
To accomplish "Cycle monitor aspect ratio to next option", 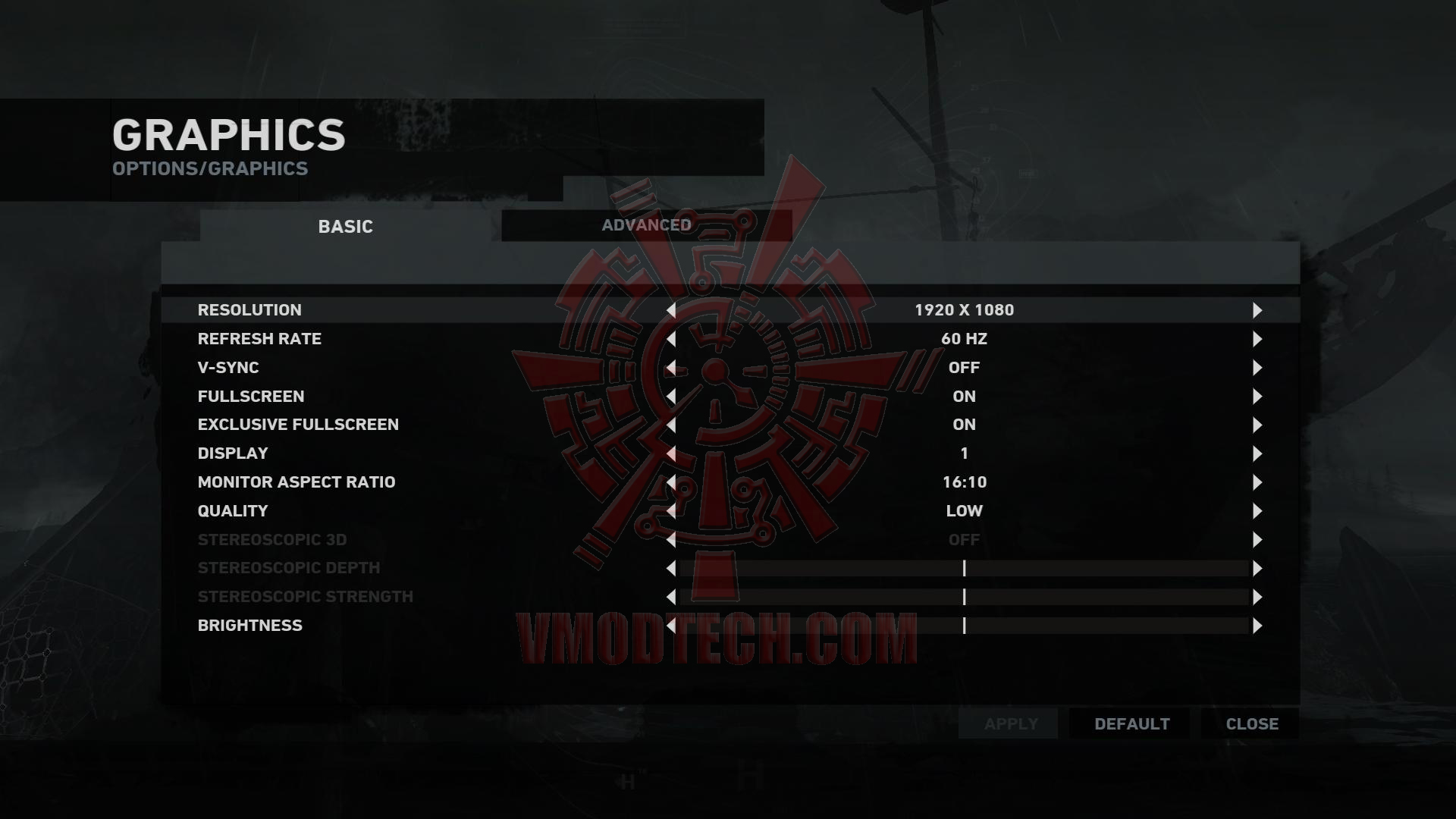I will [1257, 482].
